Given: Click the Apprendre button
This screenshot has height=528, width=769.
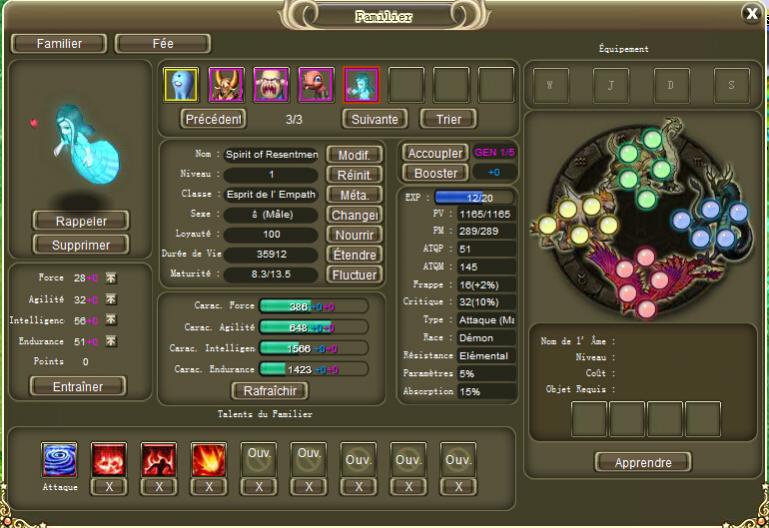Looking at the screenshot, I should click(x=642, y=462).
